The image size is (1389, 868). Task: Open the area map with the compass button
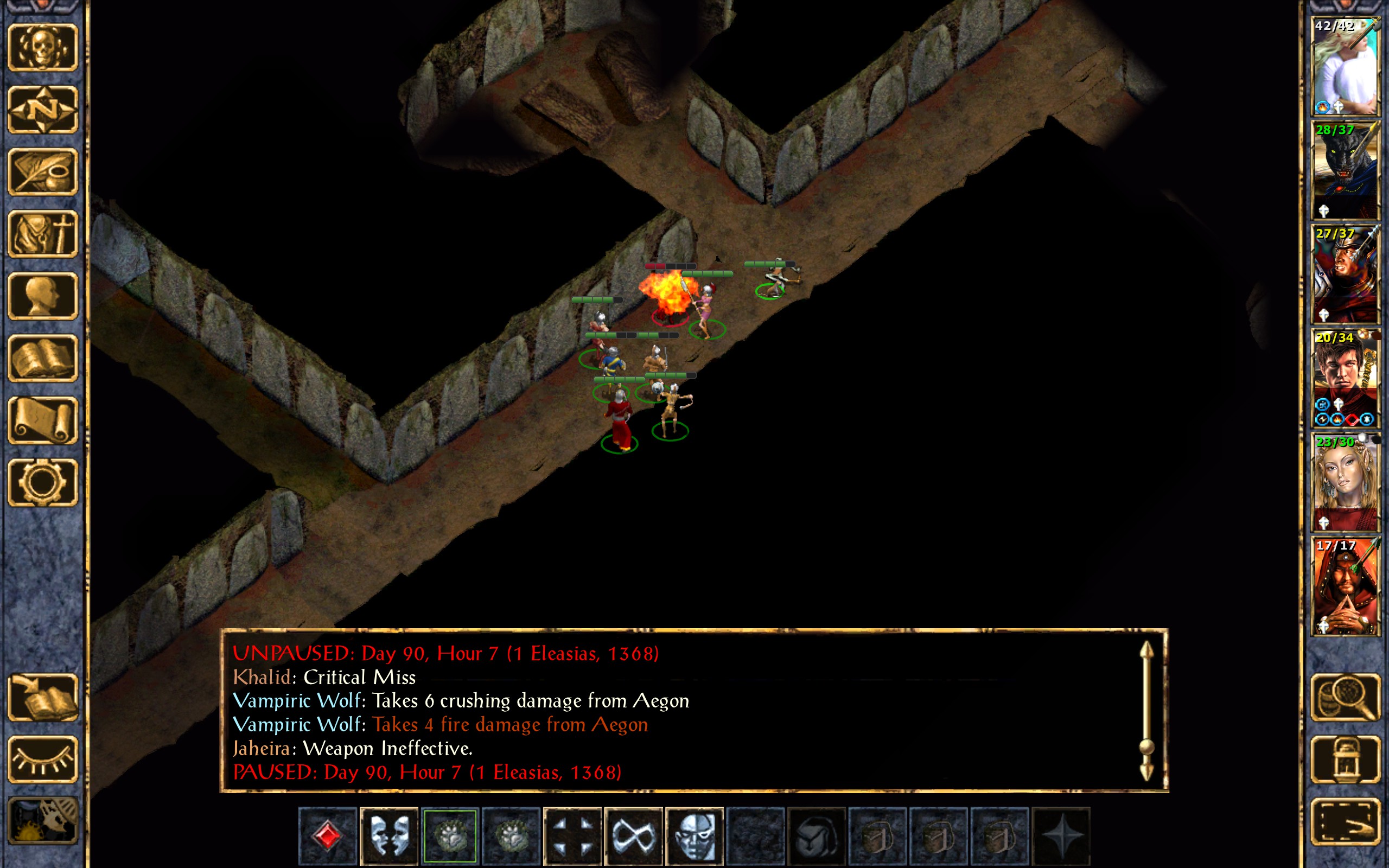(x=42, y=110)
